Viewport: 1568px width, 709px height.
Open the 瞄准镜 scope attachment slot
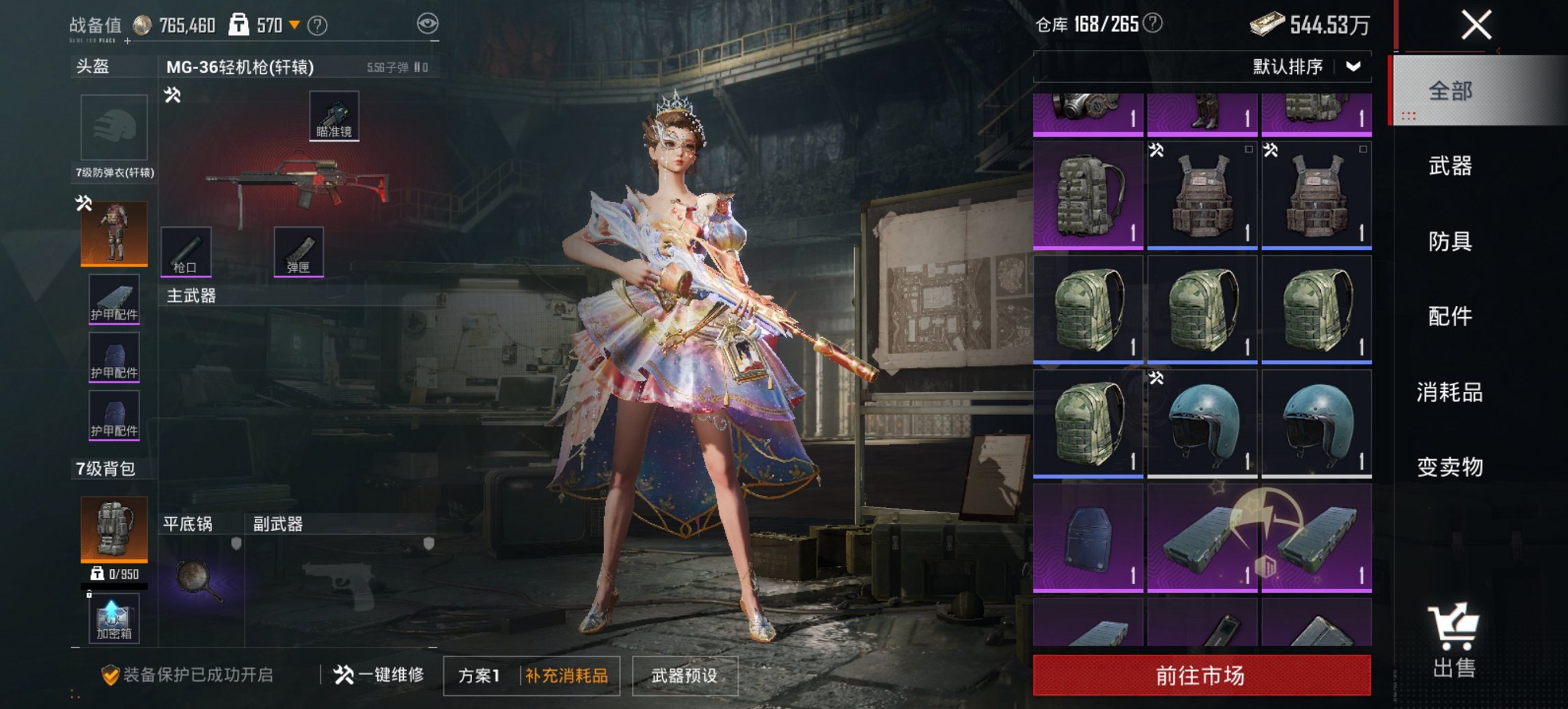[x=334, y=116]
